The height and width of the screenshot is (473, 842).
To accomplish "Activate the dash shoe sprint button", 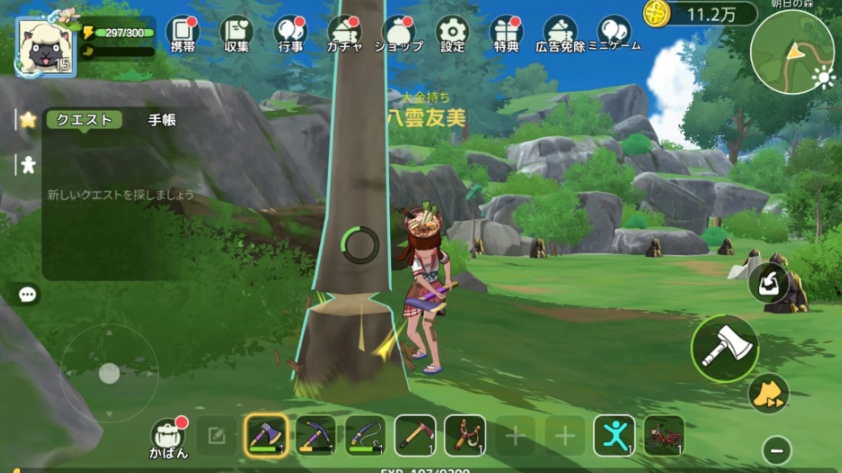I will tap(768, 393).
